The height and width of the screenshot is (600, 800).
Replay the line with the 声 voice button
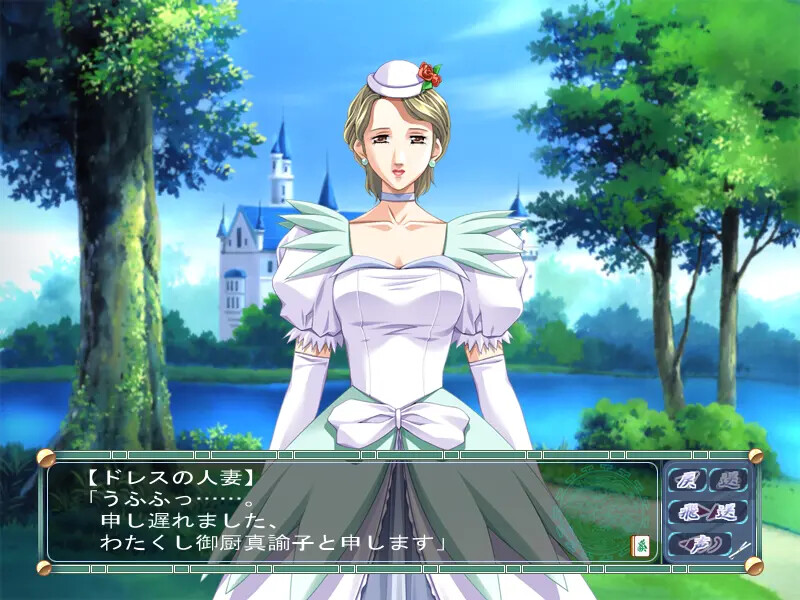(700, 545)
